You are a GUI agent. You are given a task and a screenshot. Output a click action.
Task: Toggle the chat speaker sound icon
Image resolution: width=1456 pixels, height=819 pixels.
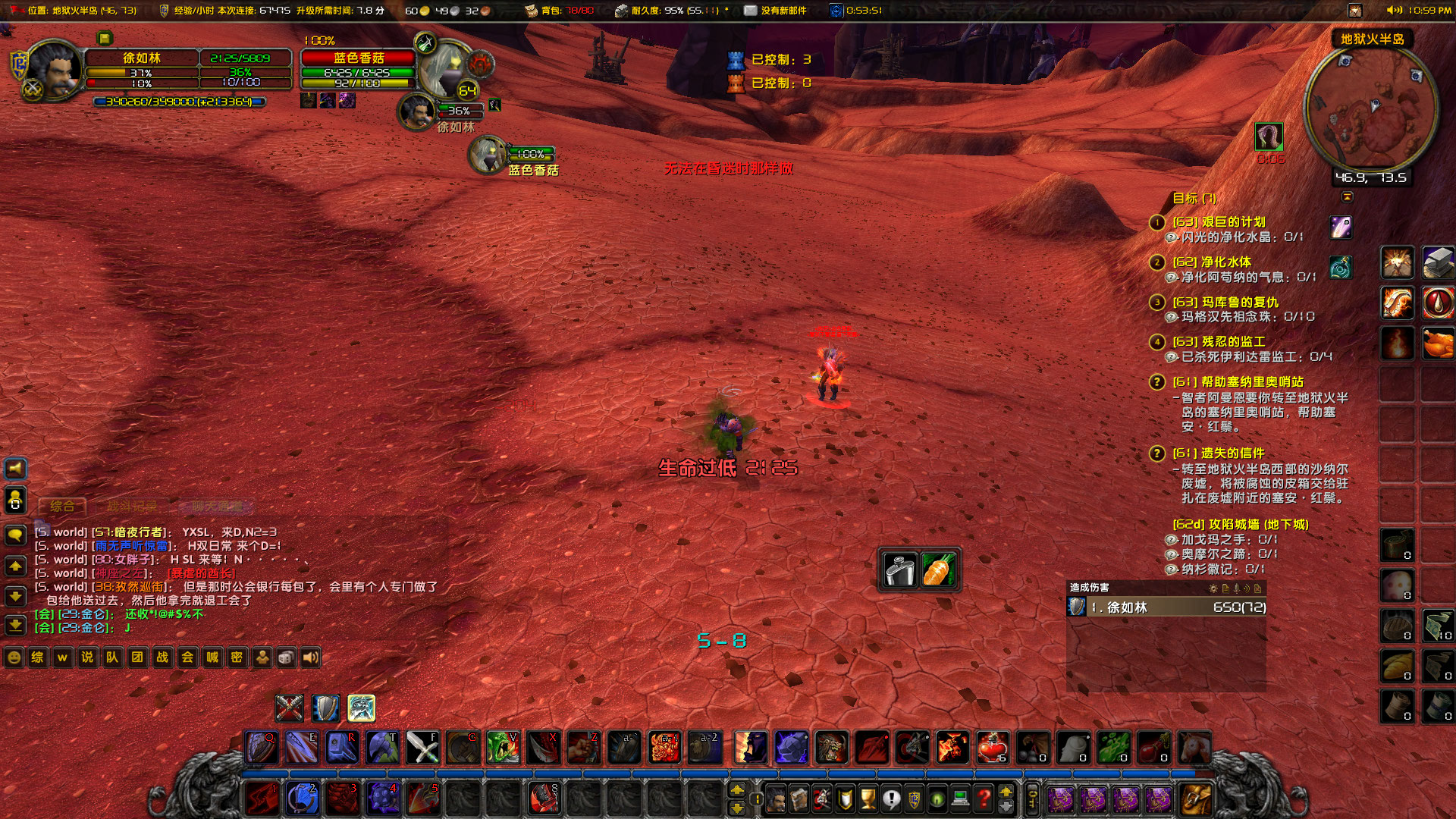(309, 657)
